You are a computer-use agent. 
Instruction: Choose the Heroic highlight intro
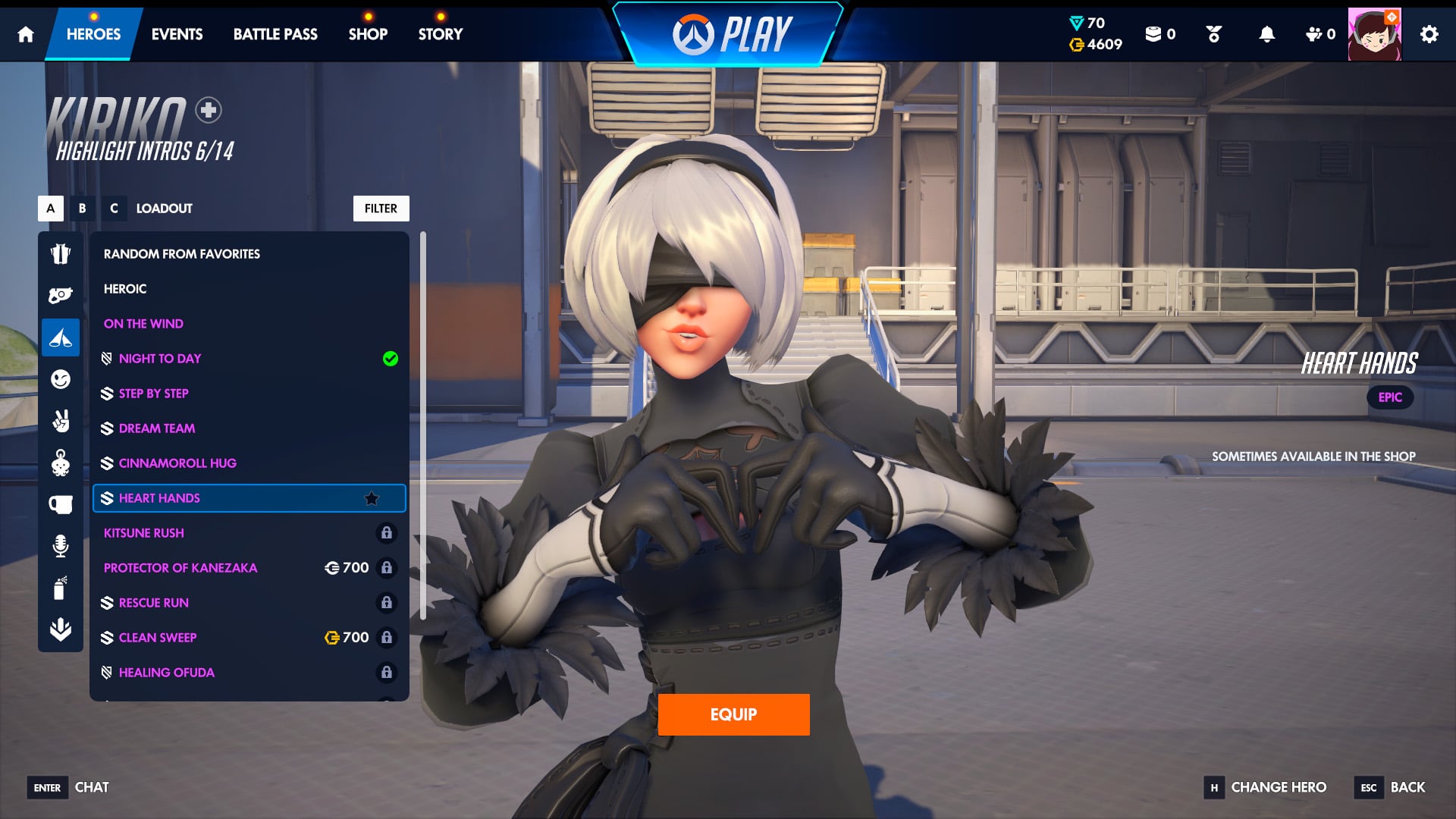pyautogui.click(x=125, y=289)
